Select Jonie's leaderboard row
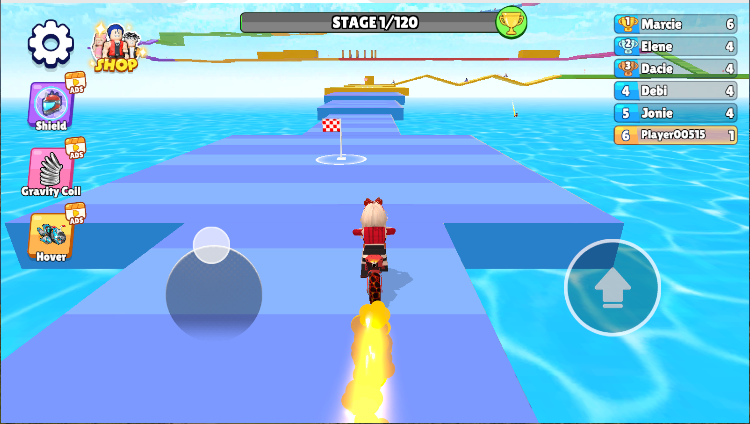This screenshot has height=424, width=750. point(675,113)
